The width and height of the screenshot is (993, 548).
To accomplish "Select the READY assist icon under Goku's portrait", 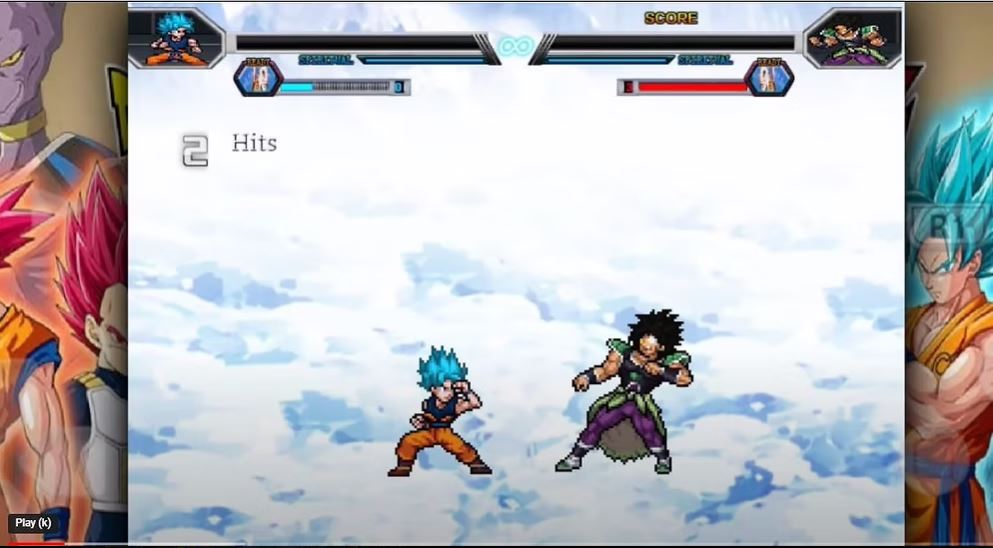I will tap(259, 79).
